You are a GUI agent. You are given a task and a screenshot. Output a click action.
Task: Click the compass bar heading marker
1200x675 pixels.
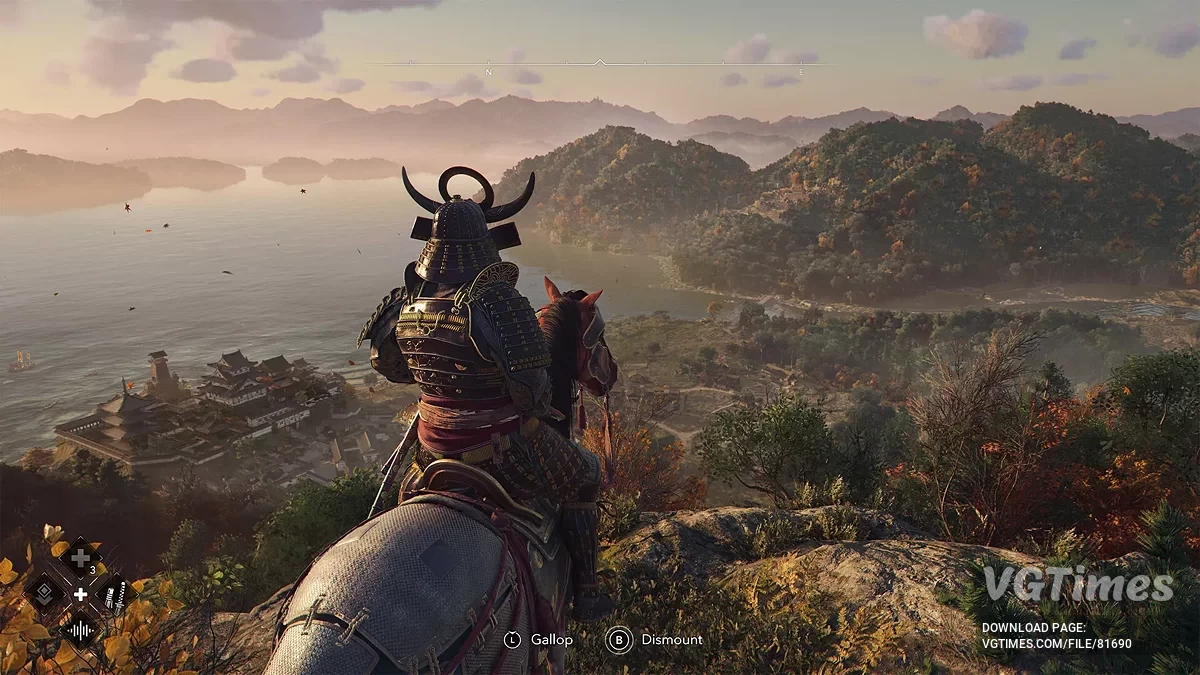pos(599,63)
